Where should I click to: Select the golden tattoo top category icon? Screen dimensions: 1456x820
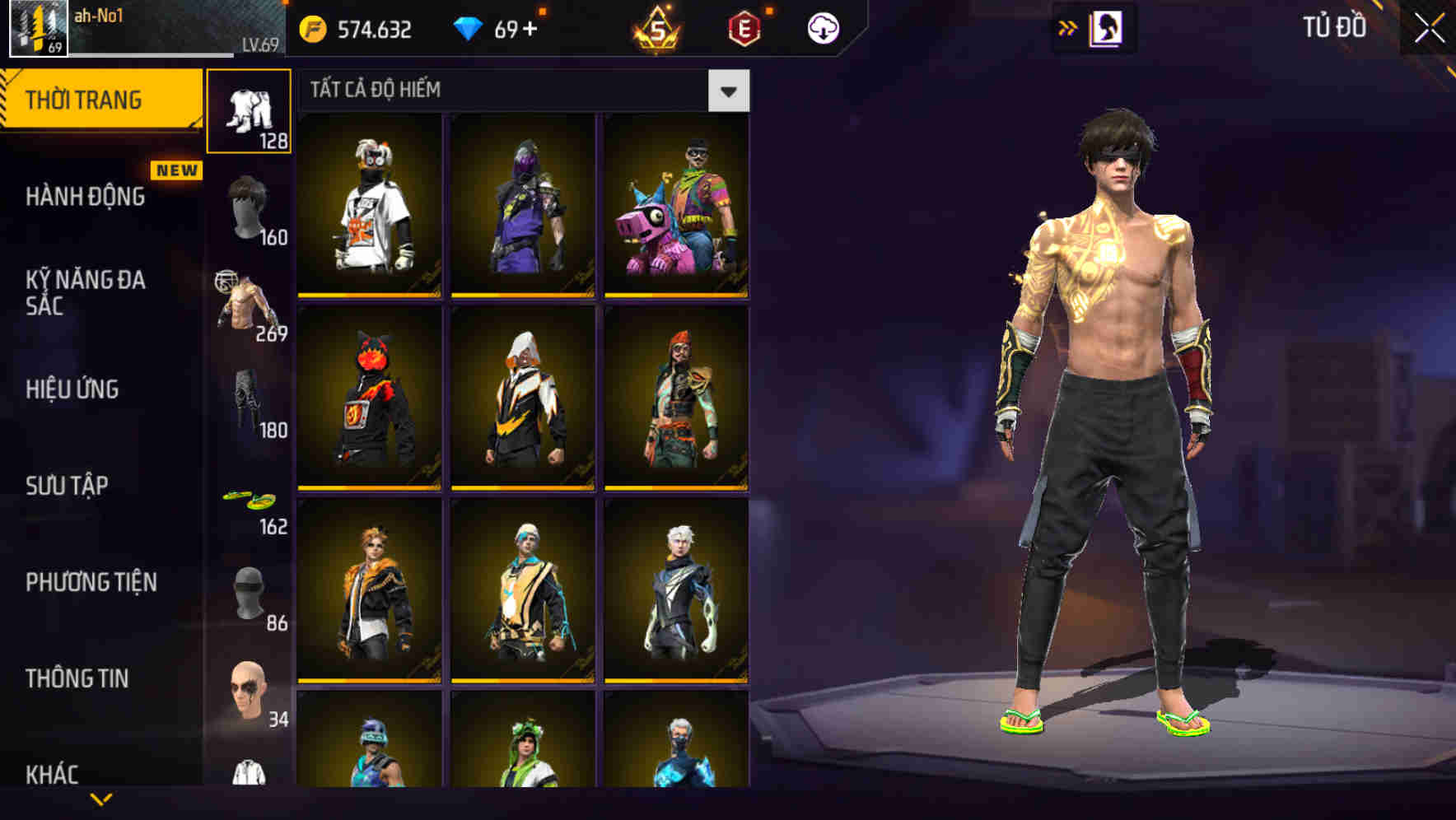tap(249, 296)
